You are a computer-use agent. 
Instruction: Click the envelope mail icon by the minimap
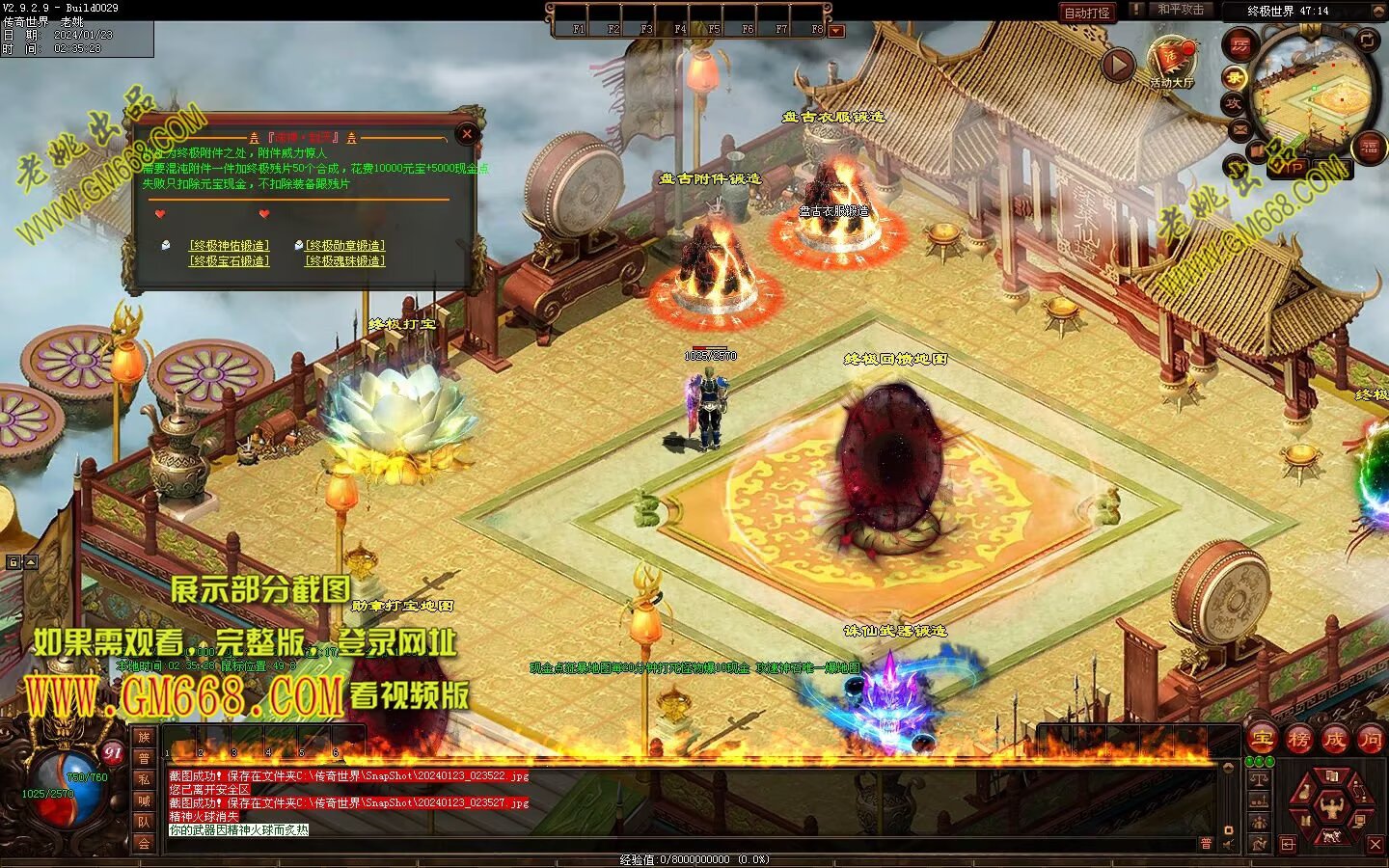coord(1239,128)
